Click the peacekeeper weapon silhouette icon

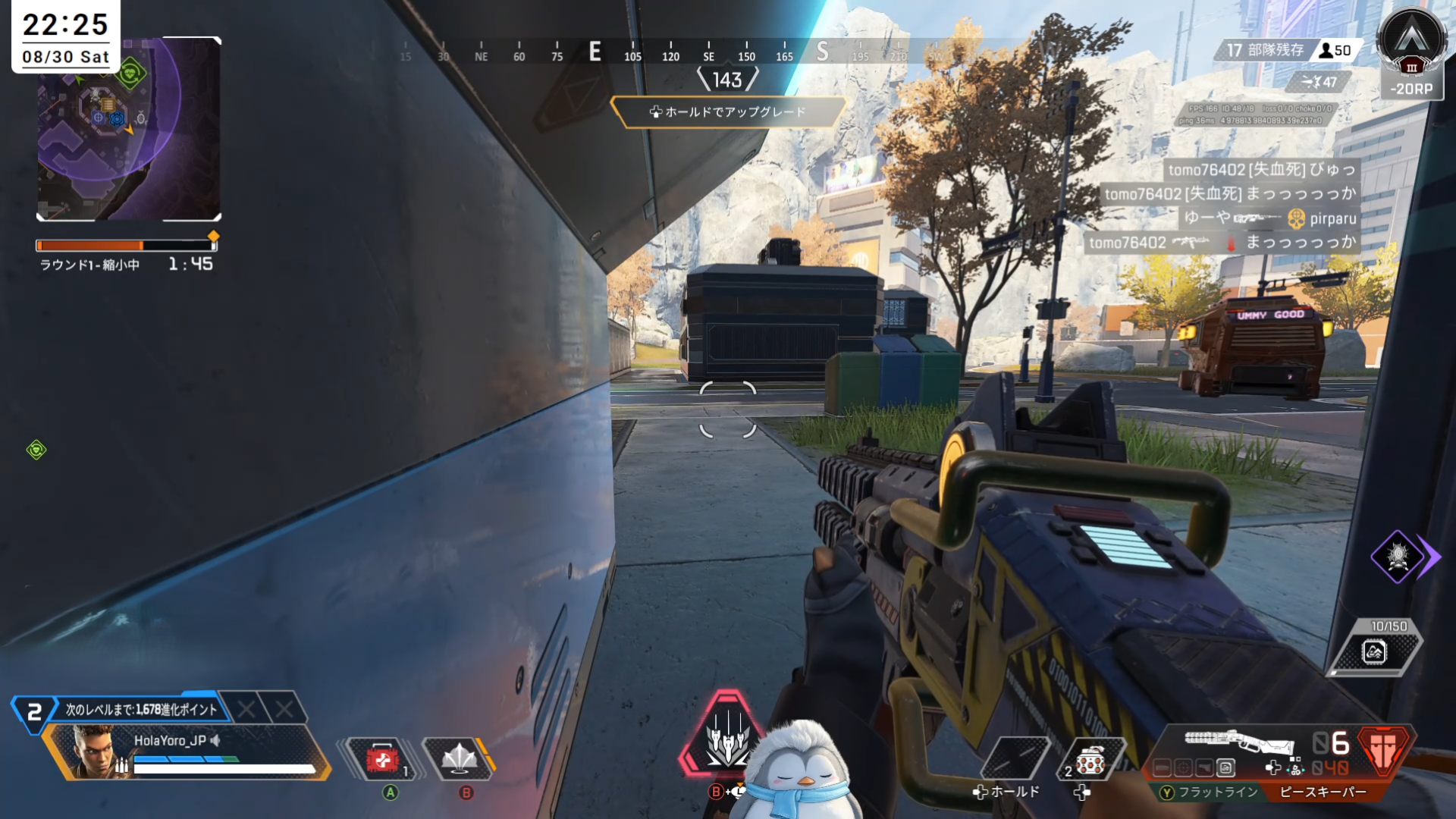click(1239, 741)
